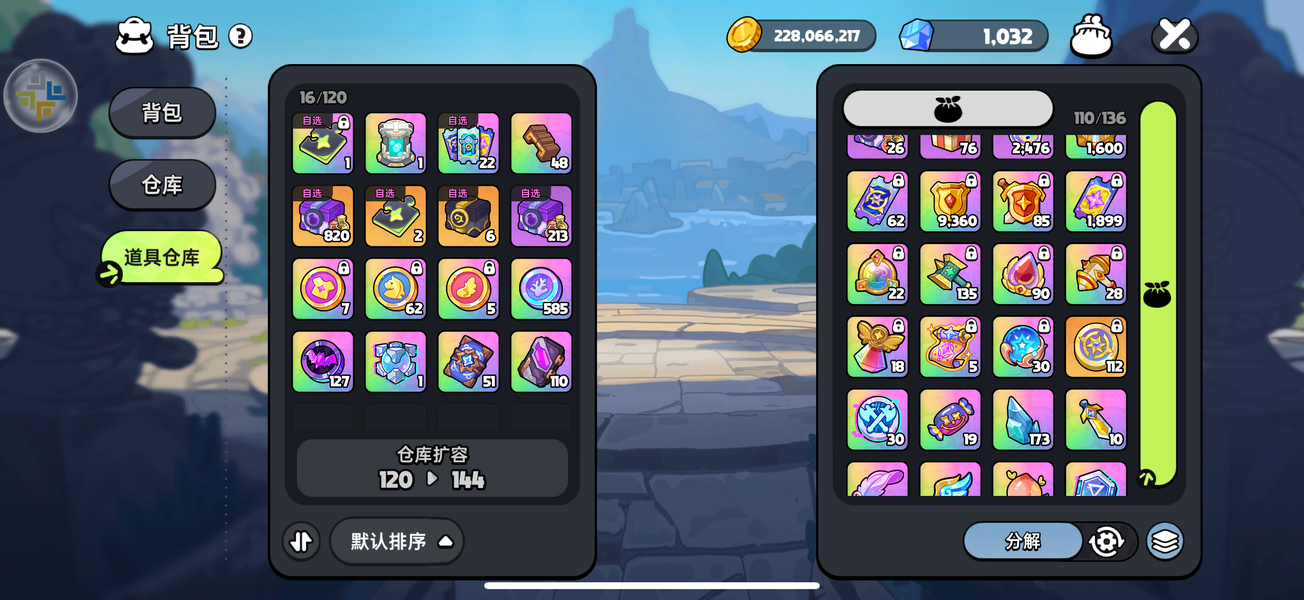Click the 仓库扩容 120 to 144 button
The width and height of the screenshot is (1304, 600).
click(432, 468)
